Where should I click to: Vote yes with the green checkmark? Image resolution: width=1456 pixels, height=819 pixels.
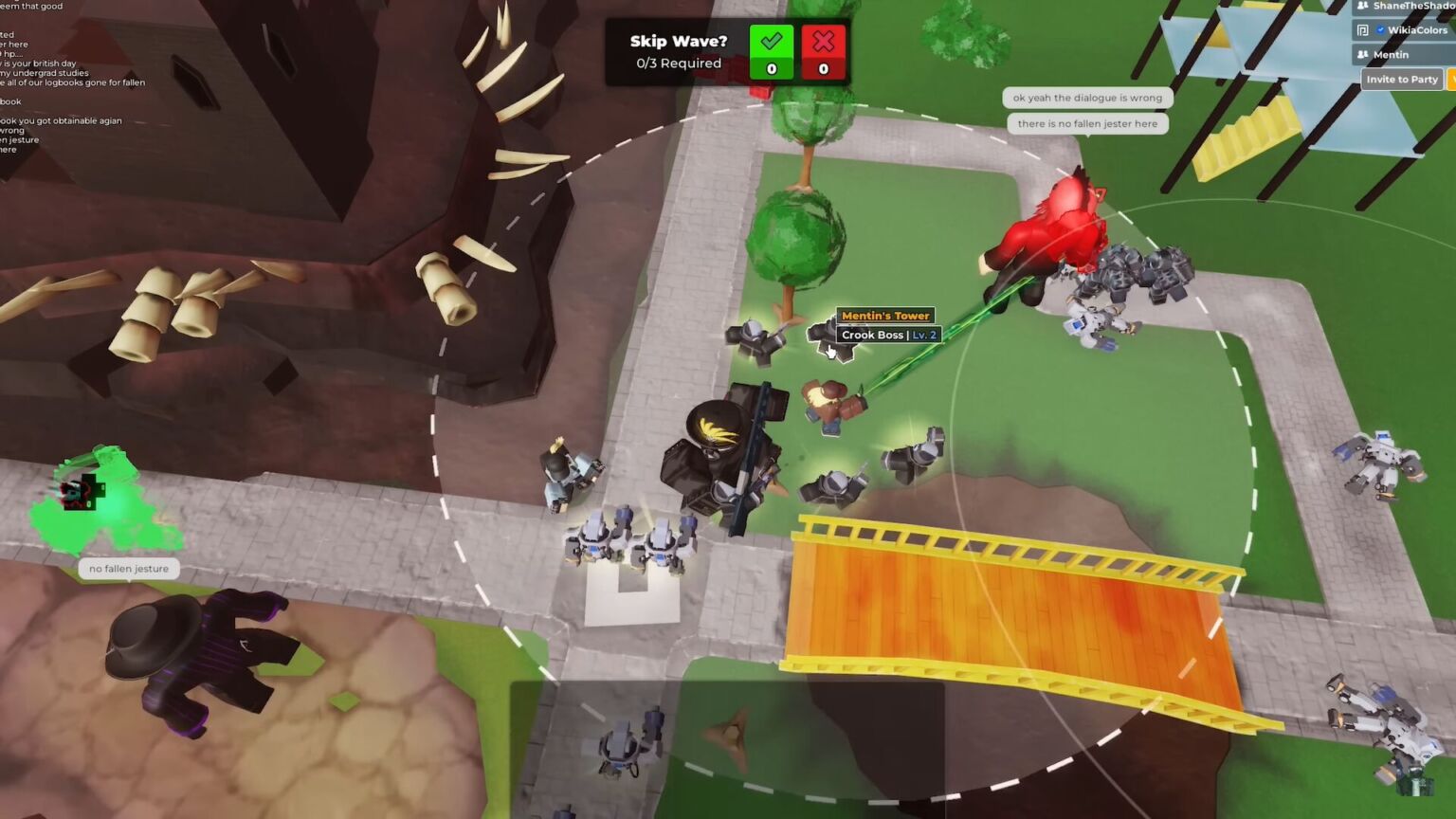(x=771, y=51)
